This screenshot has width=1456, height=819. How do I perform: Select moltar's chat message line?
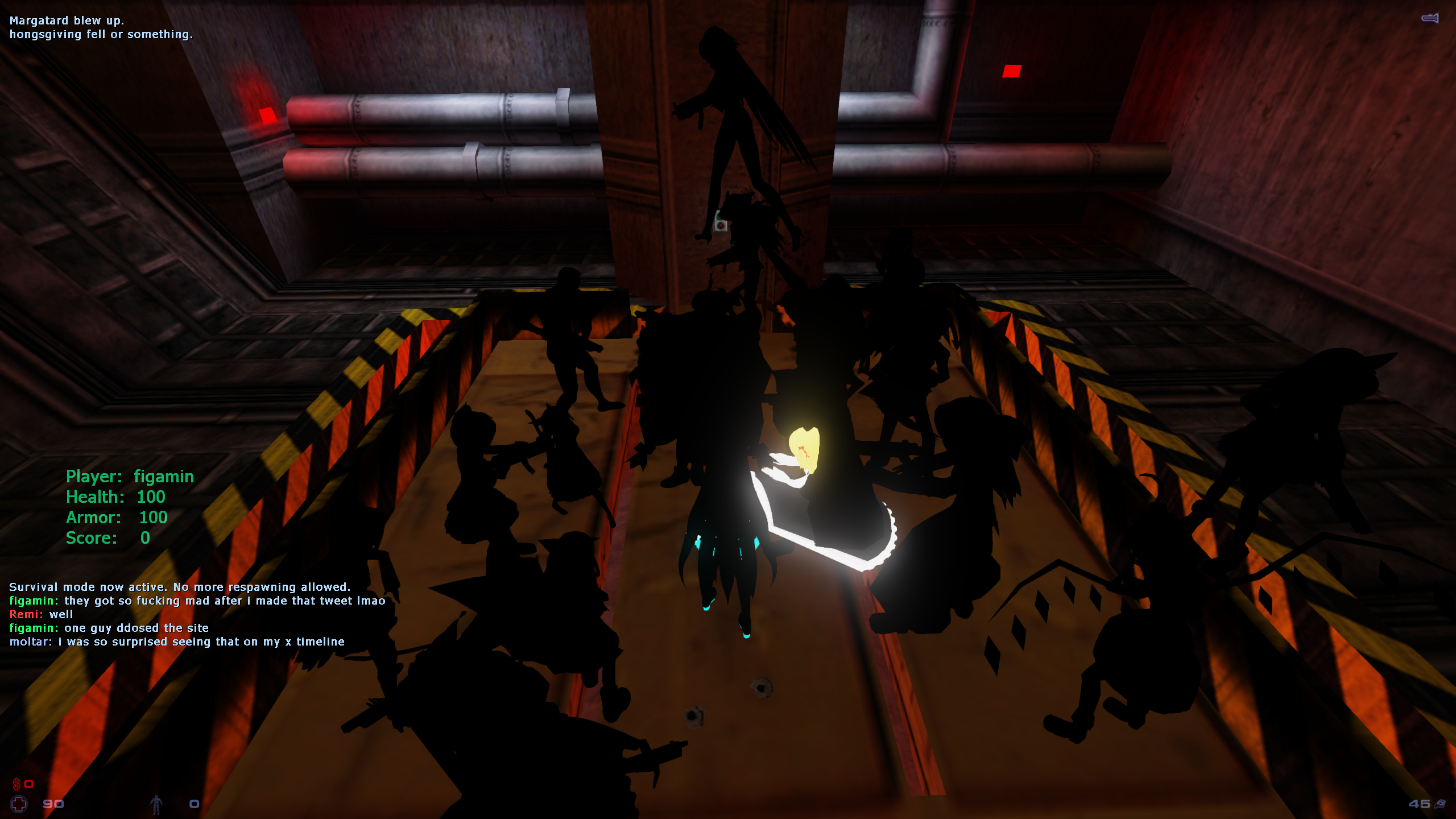point(177,642)
